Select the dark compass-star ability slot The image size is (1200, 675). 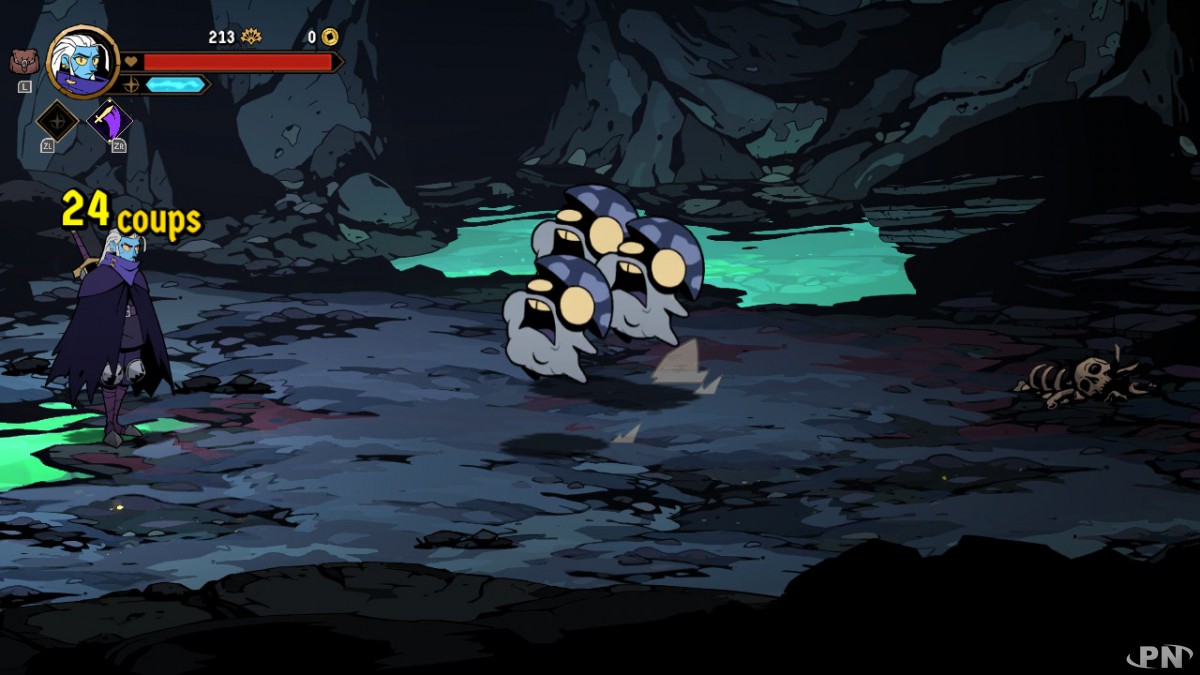[x=57, y=121]
